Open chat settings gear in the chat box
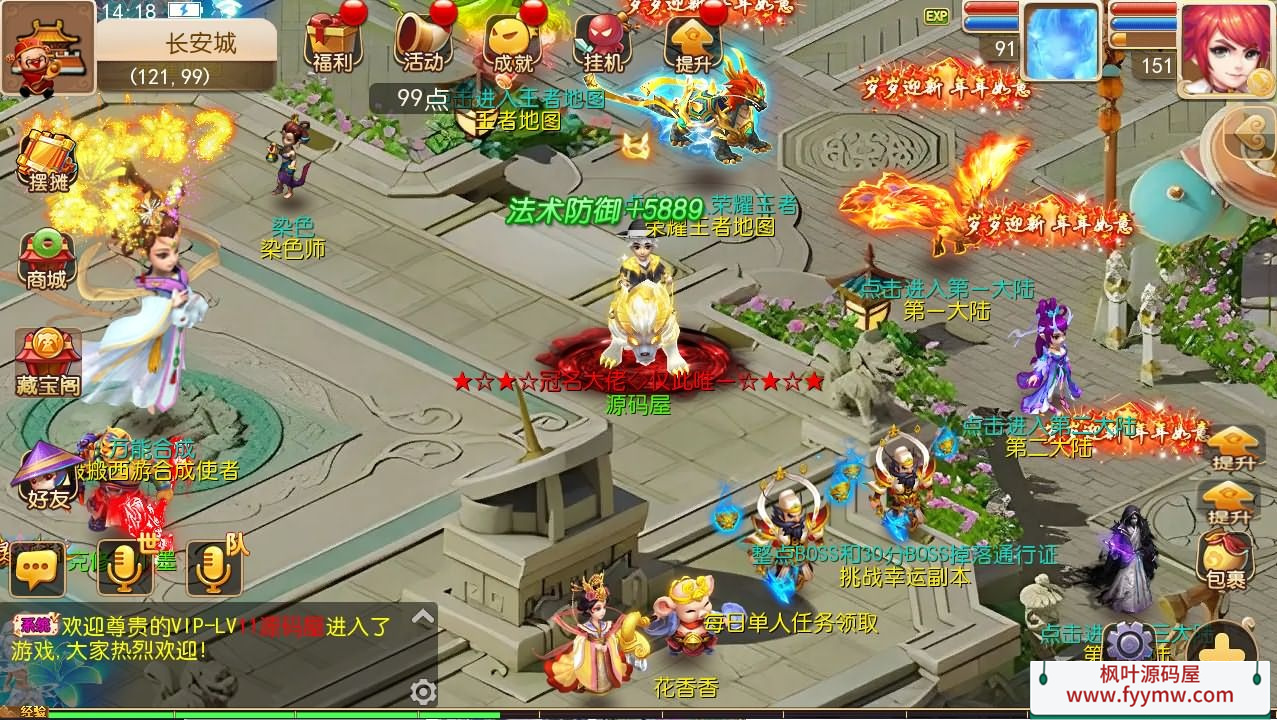 [x=423, y=692]
